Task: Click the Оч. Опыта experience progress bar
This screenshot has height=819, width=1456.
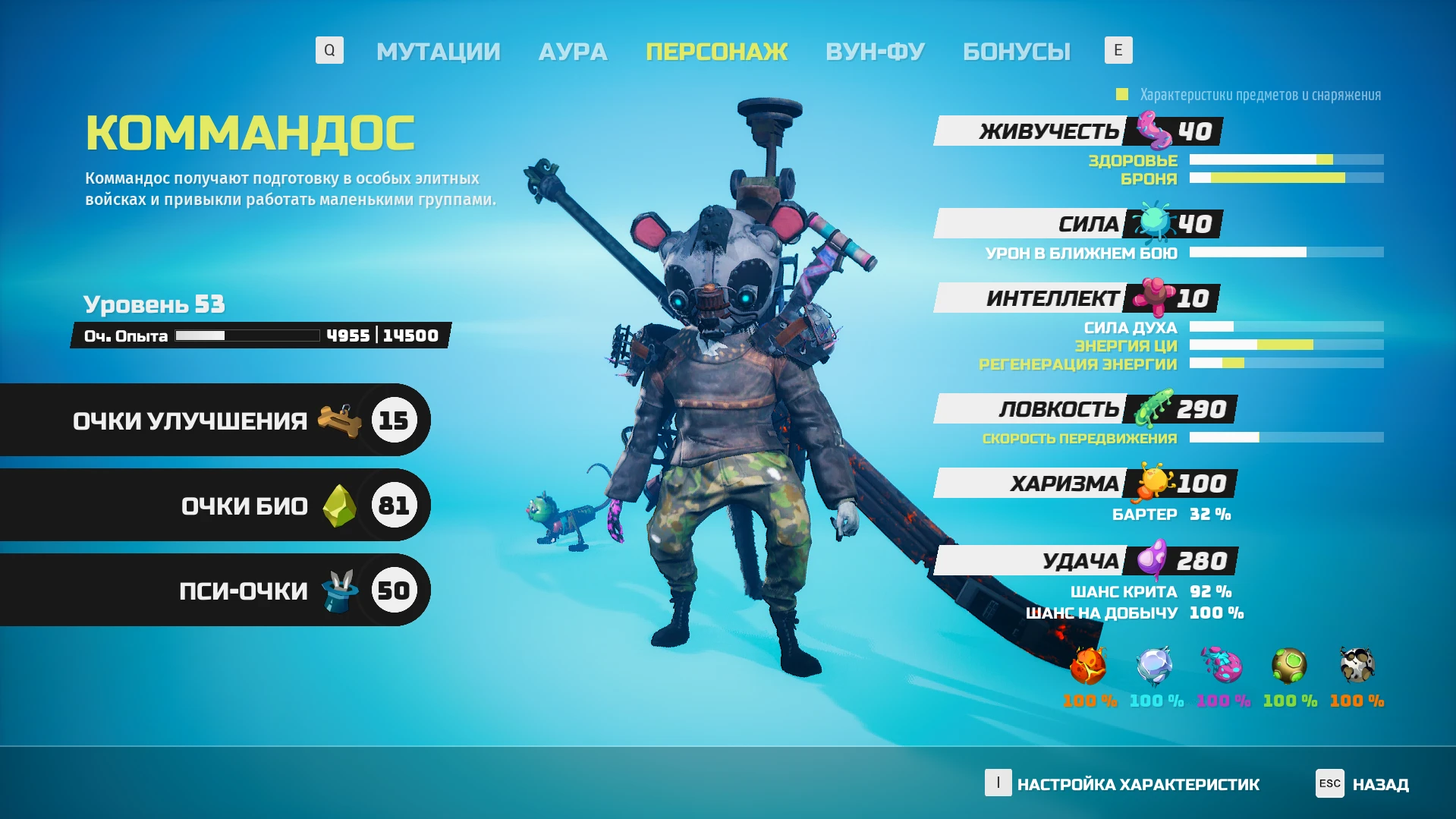Action: point(247,335)
